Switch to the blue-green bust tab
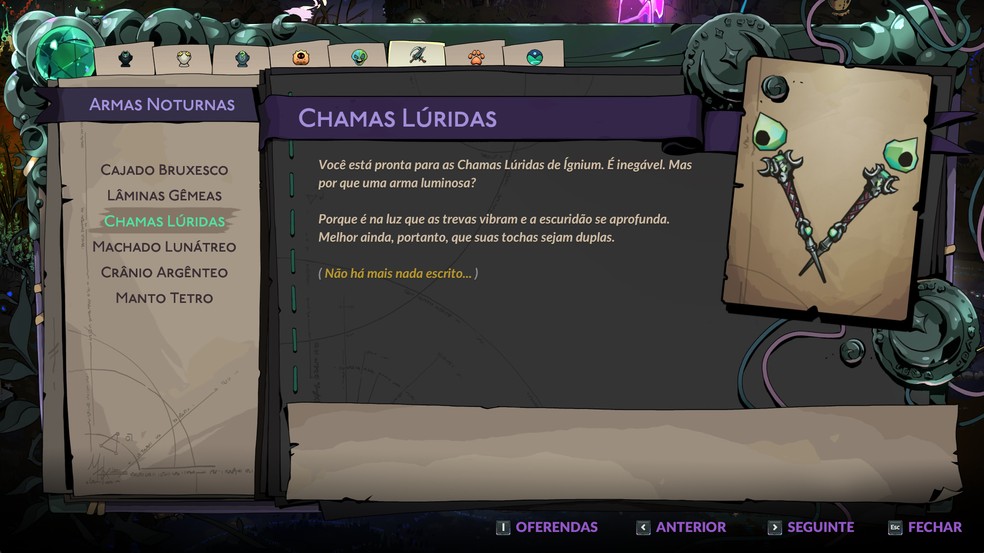This screenshot has height=553, width=984. point(242,58)
